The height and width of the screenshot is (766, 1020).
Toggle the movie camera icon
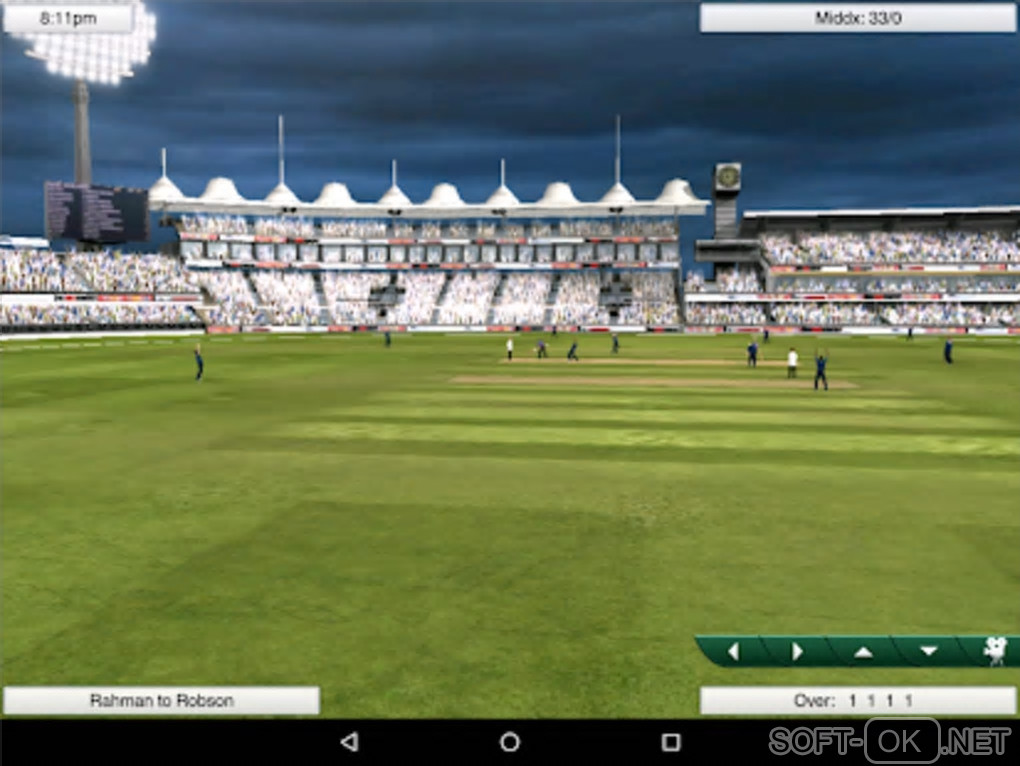tap(994, 651)
